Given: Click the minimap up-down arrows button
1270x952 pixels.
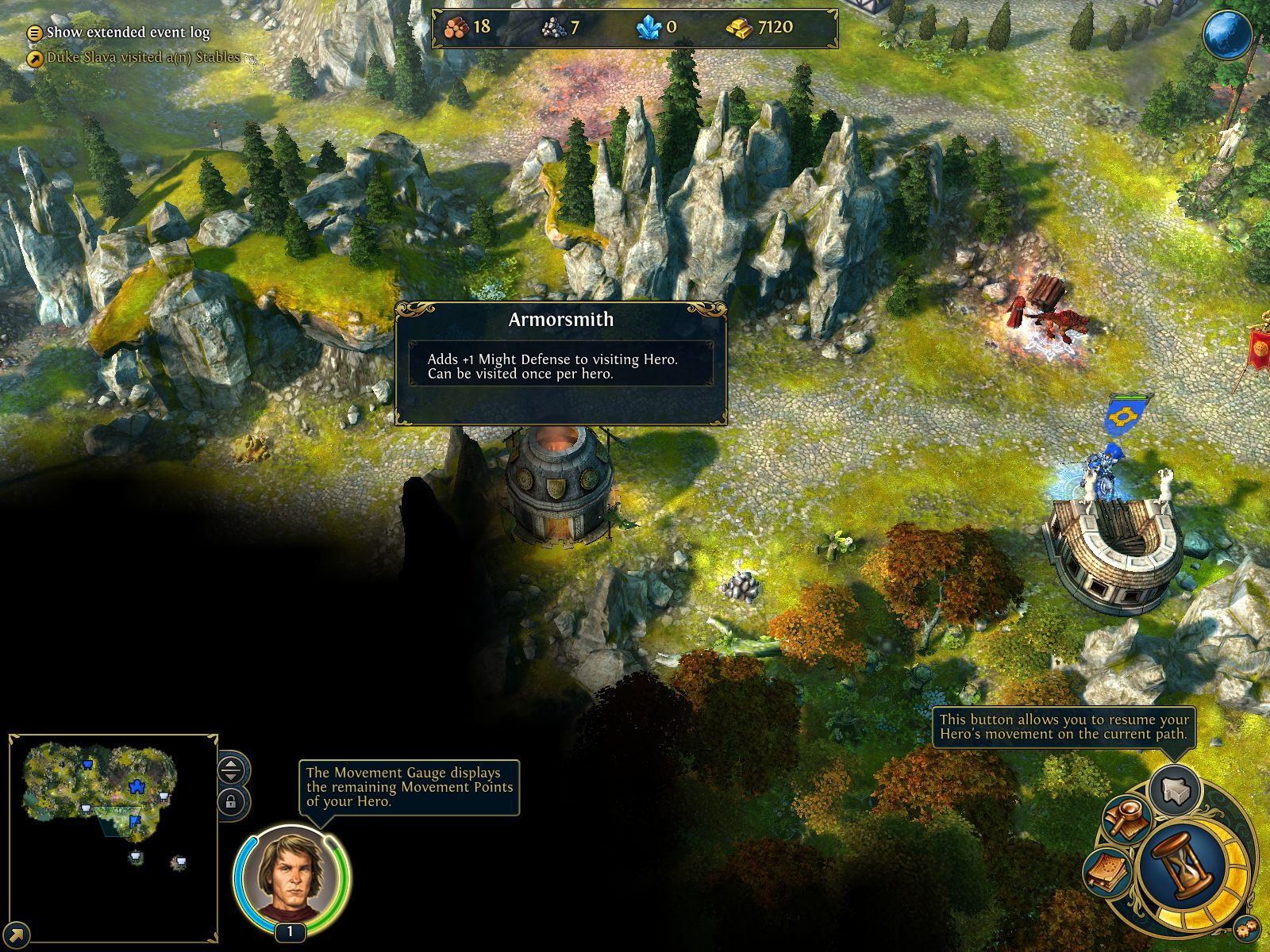Looking at the screenshot, I should click(x=231, y=769).
